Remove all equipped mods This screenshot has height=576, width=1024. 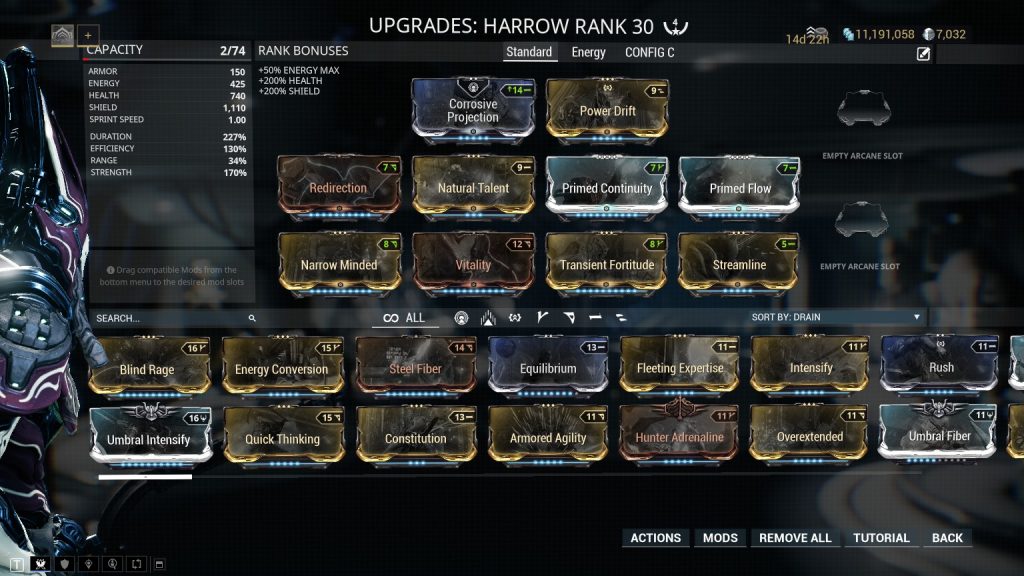pyautogui.click(x=795, y=538)
